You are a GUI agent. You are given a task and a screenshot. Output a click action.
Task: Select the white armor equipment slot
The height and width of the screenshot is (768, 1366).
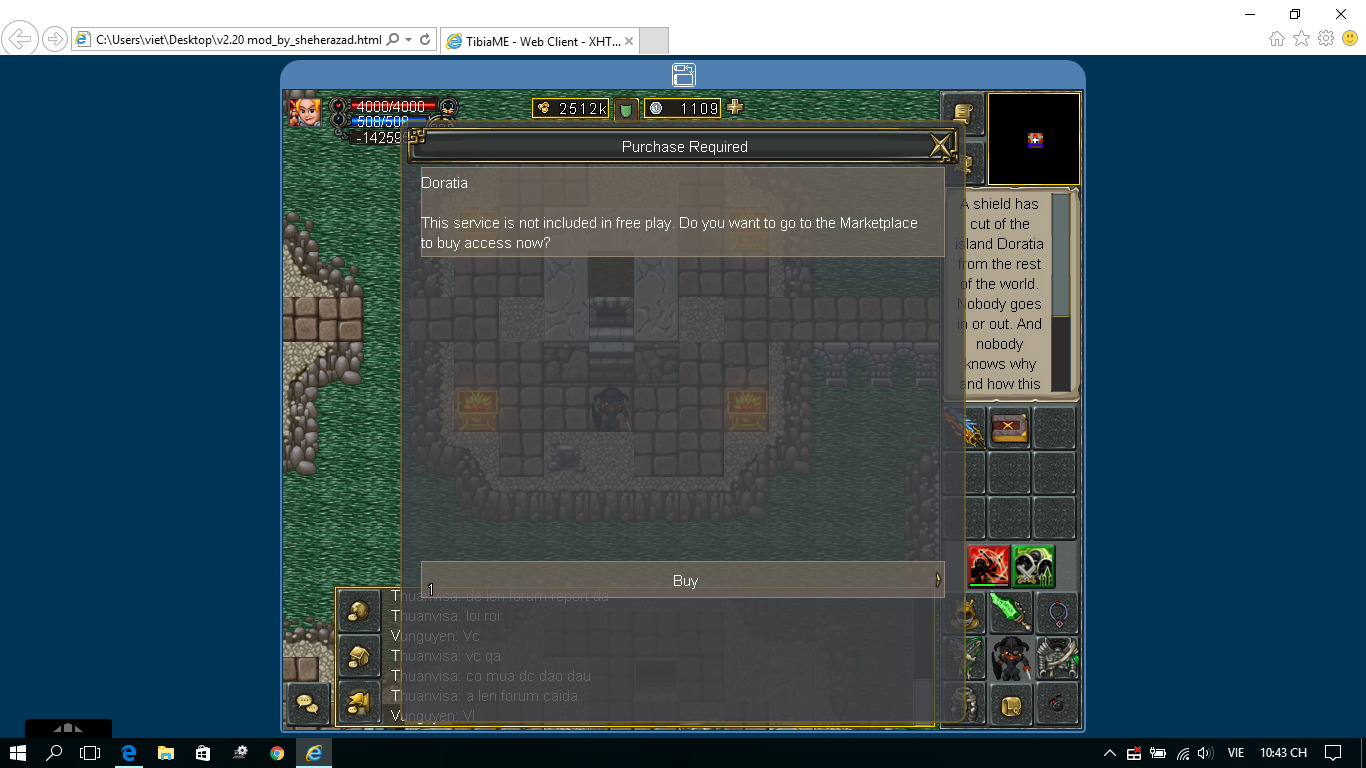[x=1057, y=659]
